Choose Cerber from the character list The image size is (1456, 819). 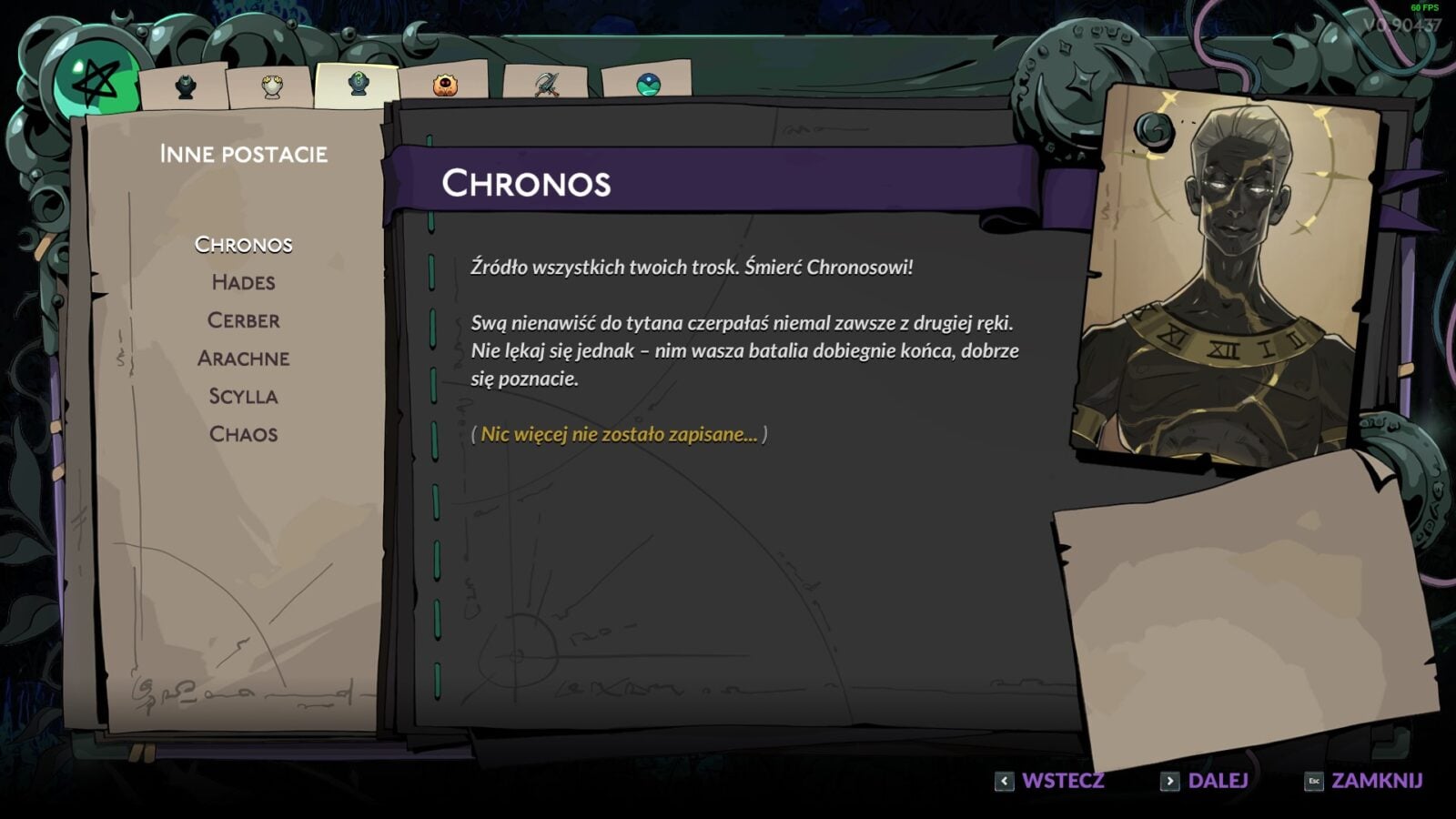coord(243,321)
